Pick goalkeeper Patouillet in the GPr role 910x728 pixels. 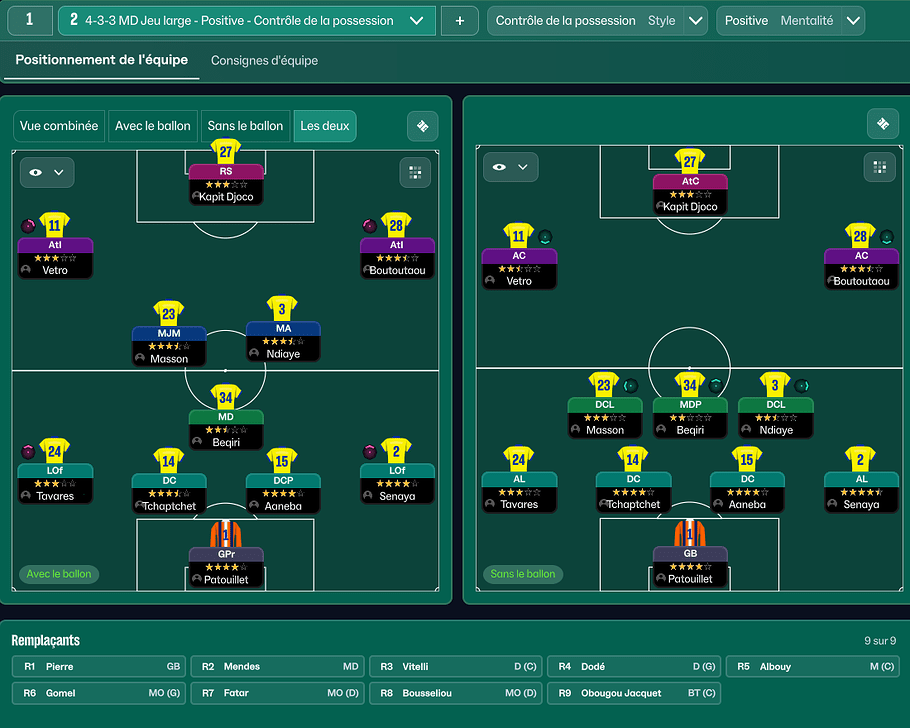click(x=226, y=566)
